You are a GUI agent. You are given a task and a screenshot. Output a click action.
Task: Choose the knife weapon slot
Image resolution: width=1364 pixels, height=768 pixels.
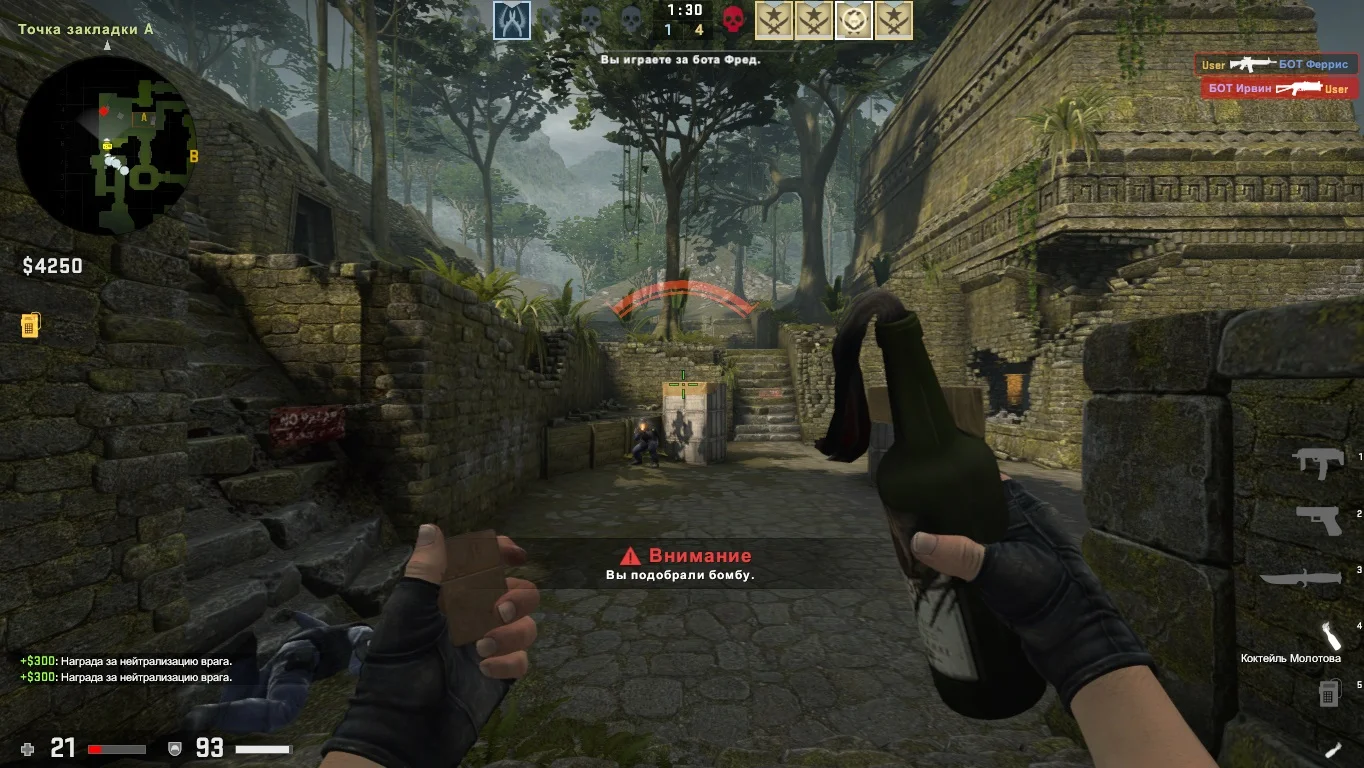tap(1299, 578)
